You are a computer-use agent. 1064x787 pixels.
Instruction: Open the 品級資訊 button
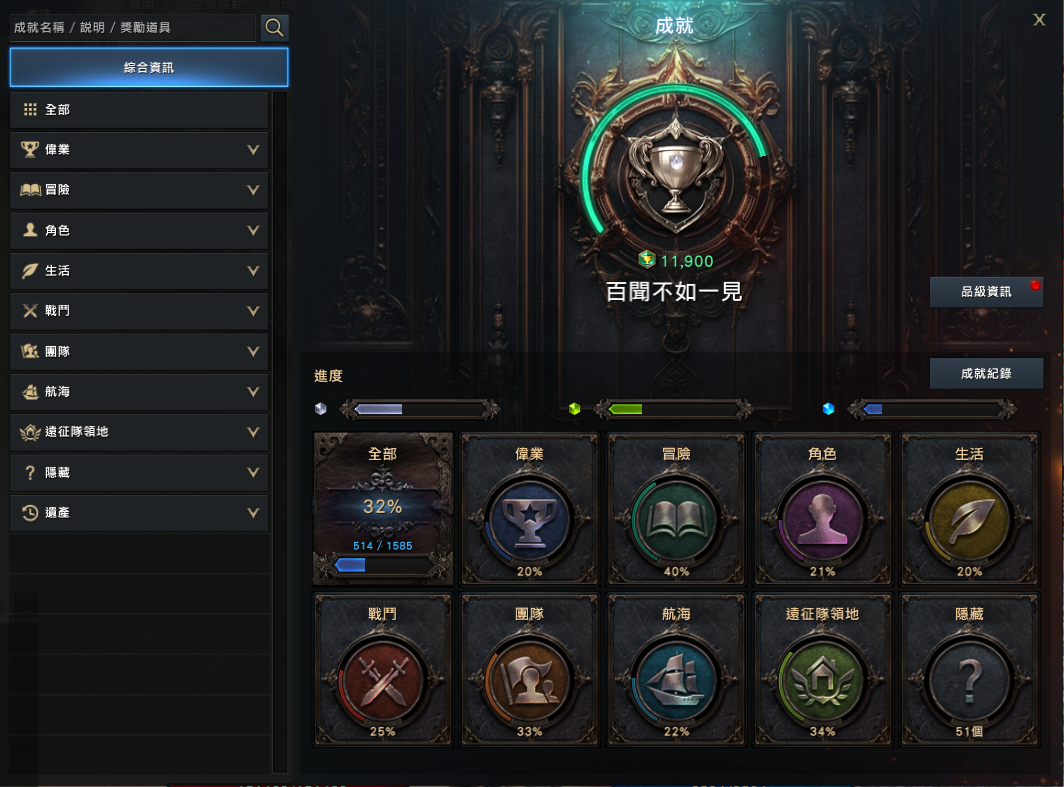986,292
